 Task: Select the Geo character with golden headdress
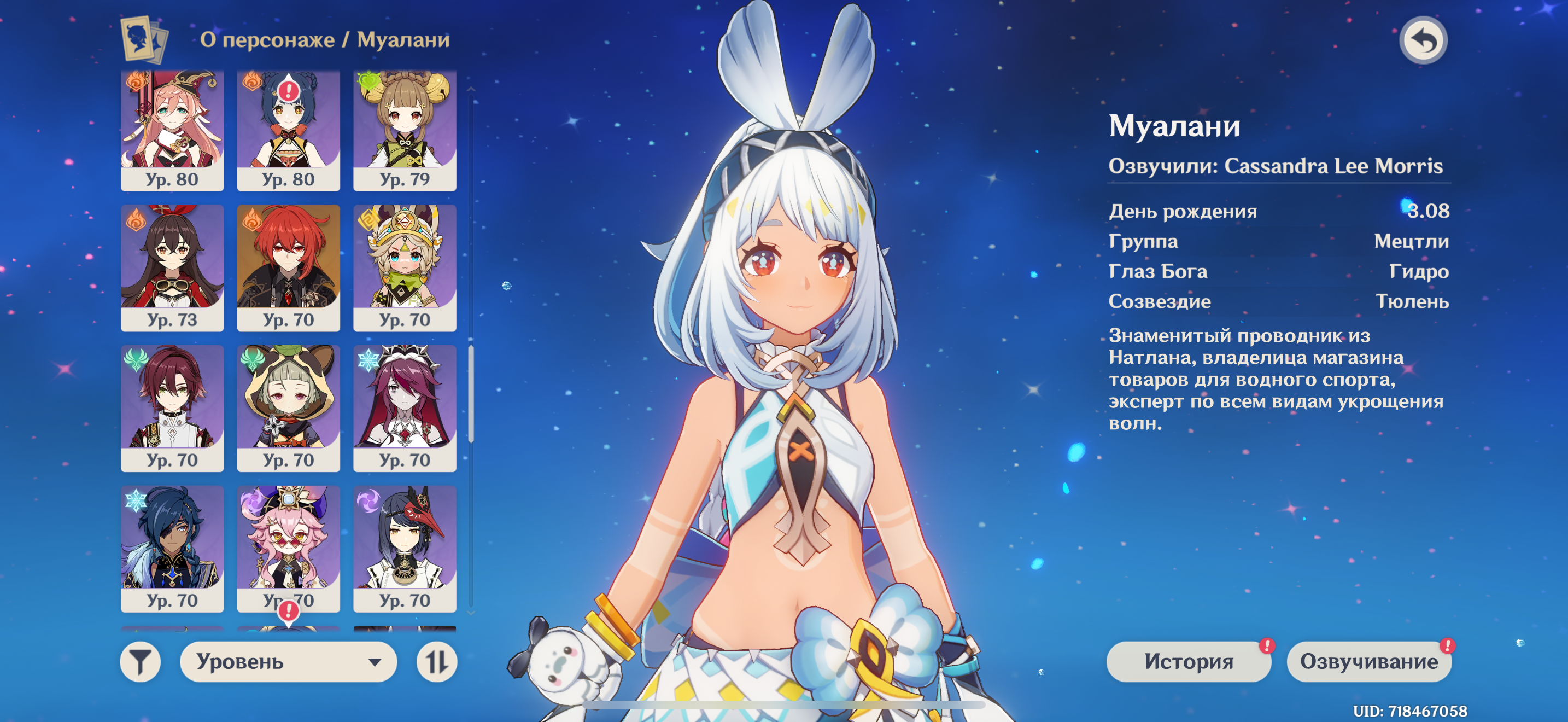(404, 268)
